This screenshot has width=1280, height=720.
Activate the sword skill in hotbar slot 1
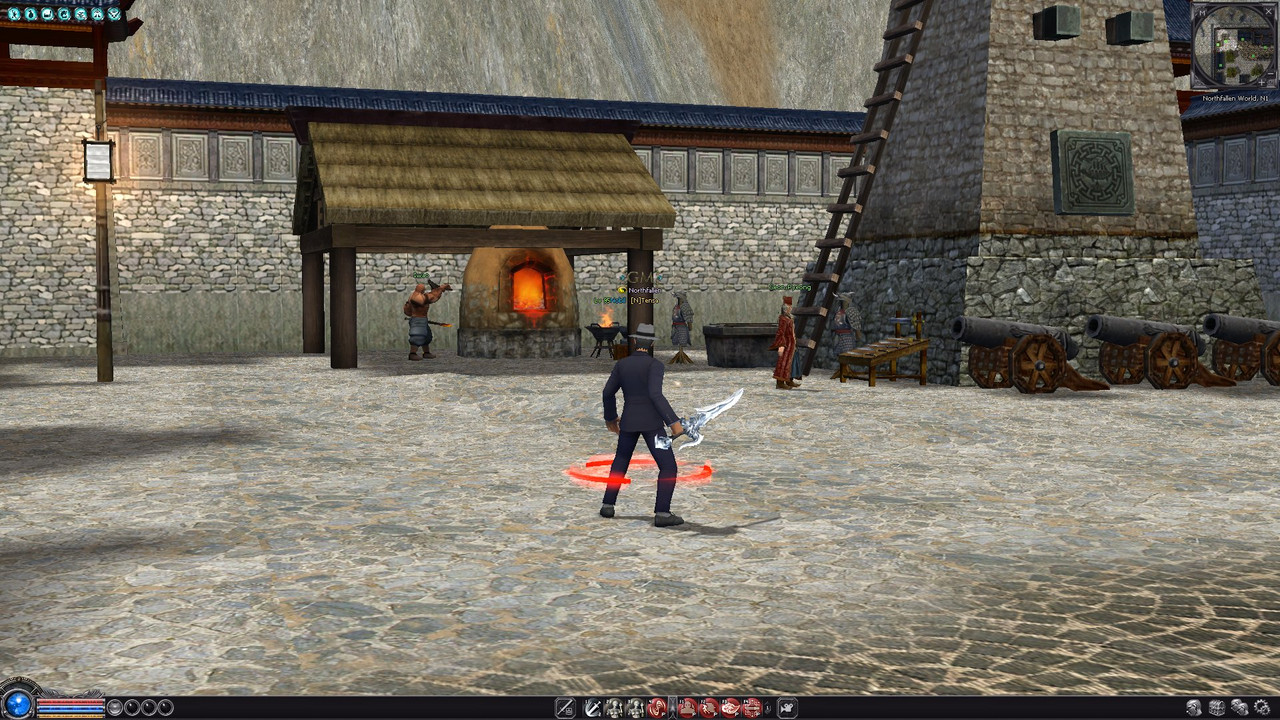[593, 708]
